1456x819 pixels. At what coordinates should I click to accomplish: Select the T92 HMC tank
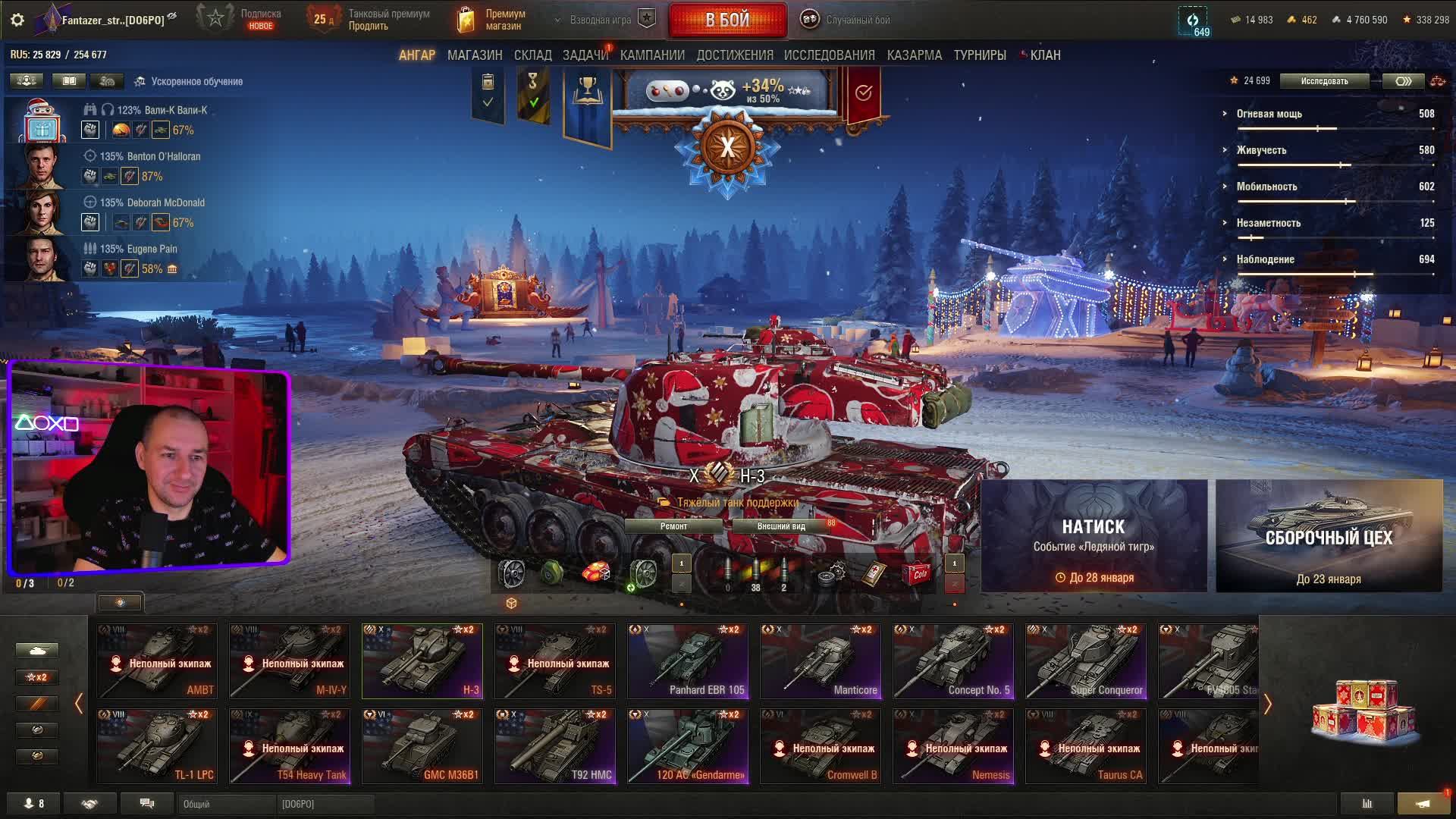coord(555,746)
